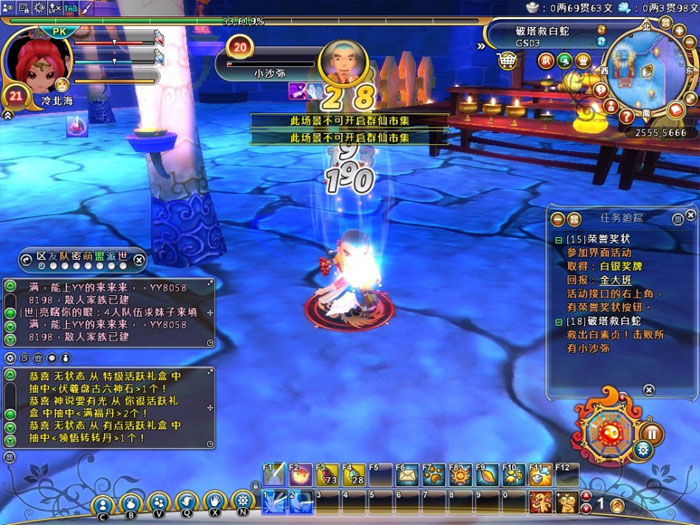Open quest entry 破塔救白蛇 in tracker
Viewport: 700px width, 525px height.
pyautogui.click(x=605, y=324)
